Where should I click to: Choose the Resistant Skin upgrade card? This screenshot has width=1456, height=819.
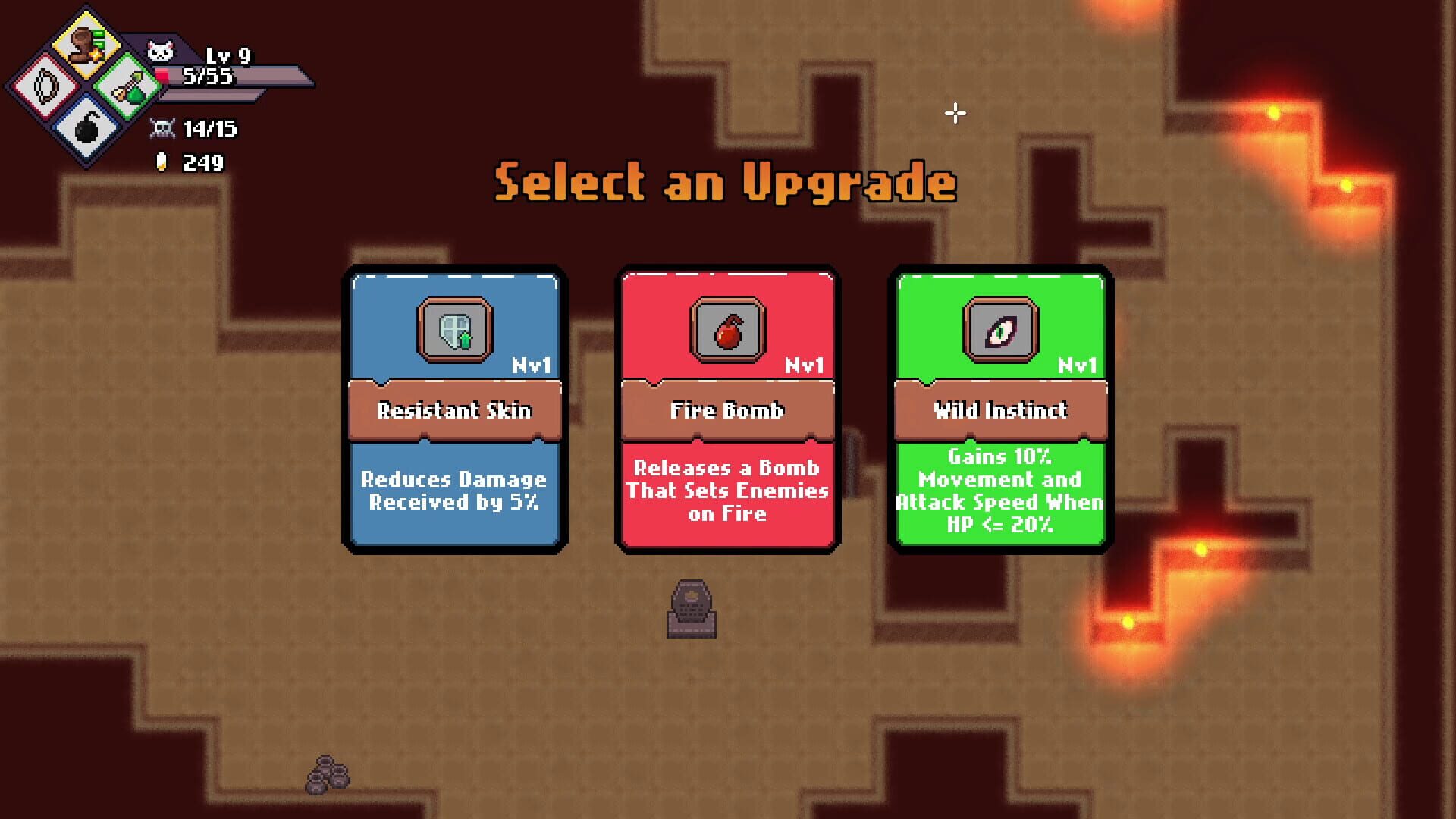coord(454,409)
